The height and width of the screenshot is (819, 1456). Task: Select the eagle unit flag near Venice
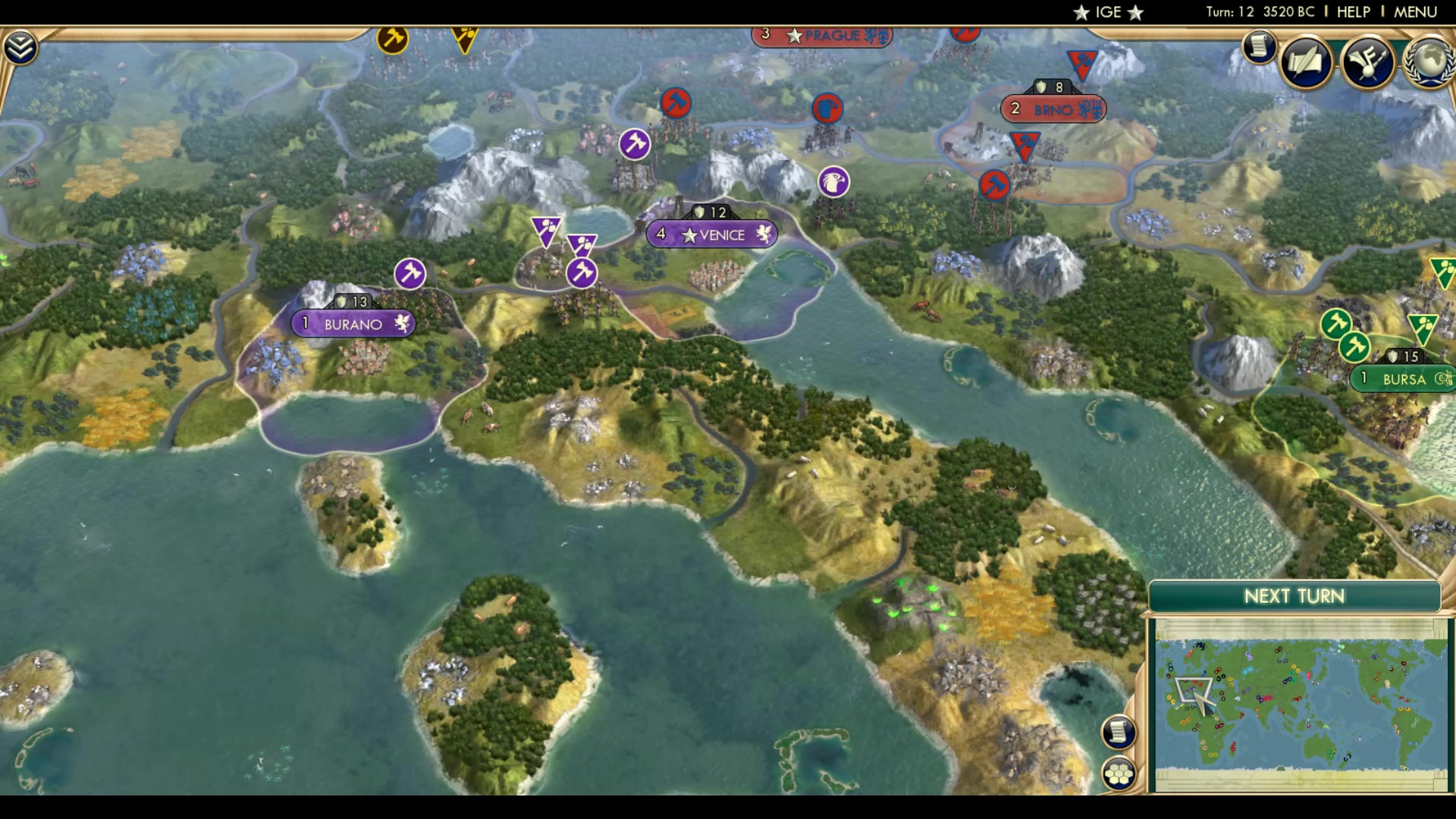point(835,182)
